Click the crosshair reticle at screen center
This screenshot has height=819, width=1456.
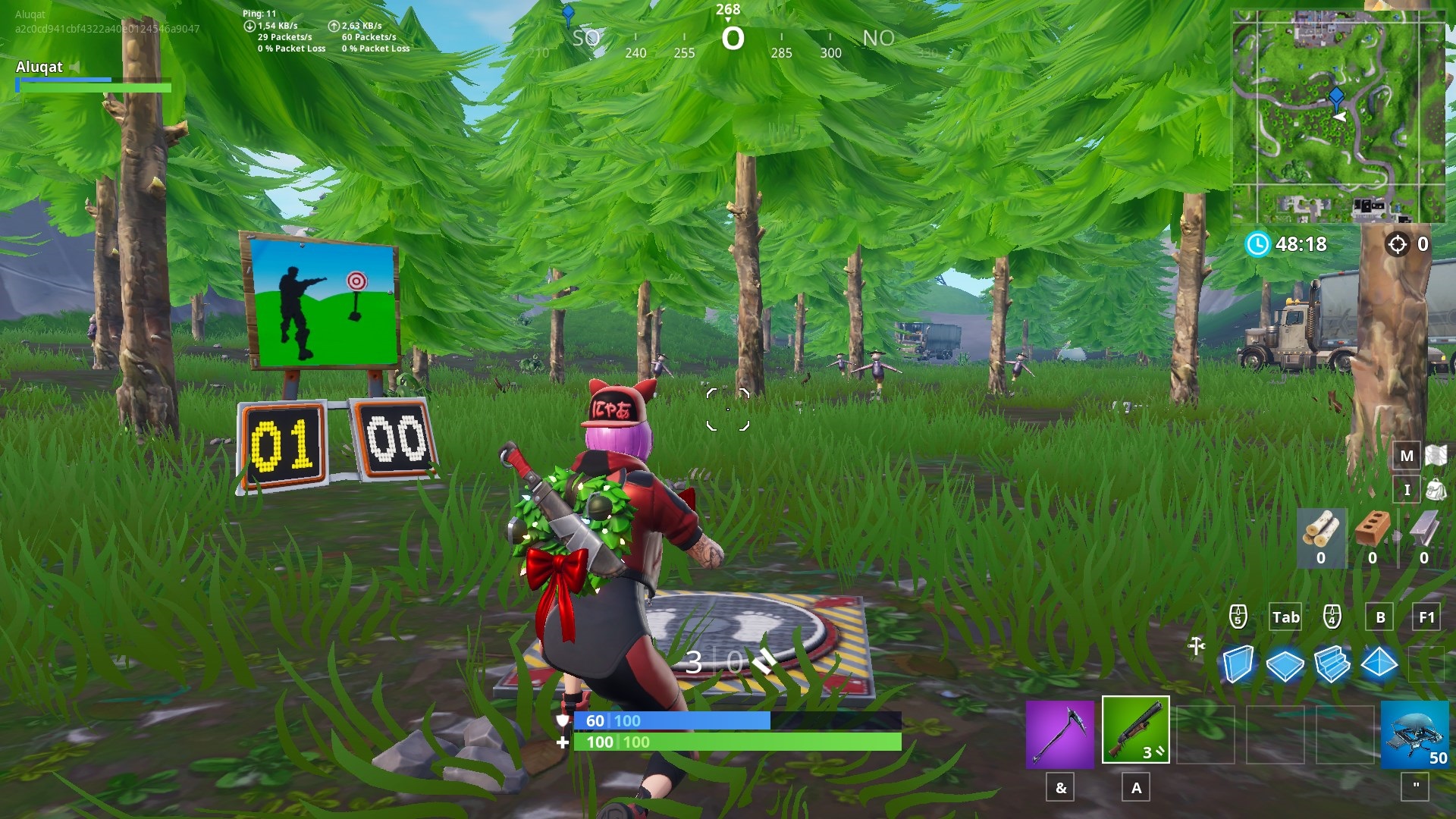[x=727, y=409]
